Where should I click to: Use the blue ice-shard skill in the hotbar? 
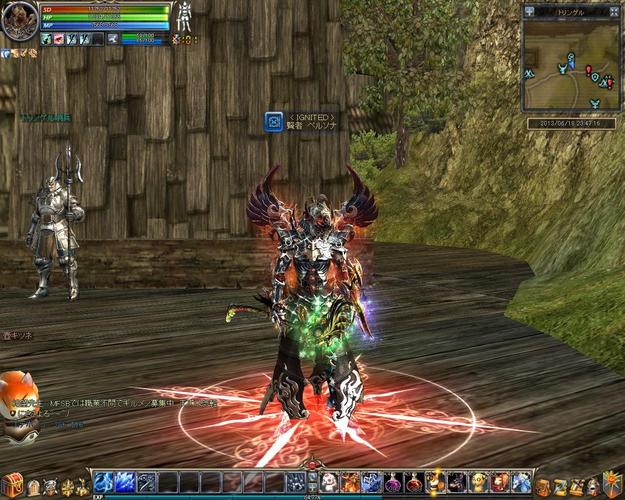tap(124, 481)
